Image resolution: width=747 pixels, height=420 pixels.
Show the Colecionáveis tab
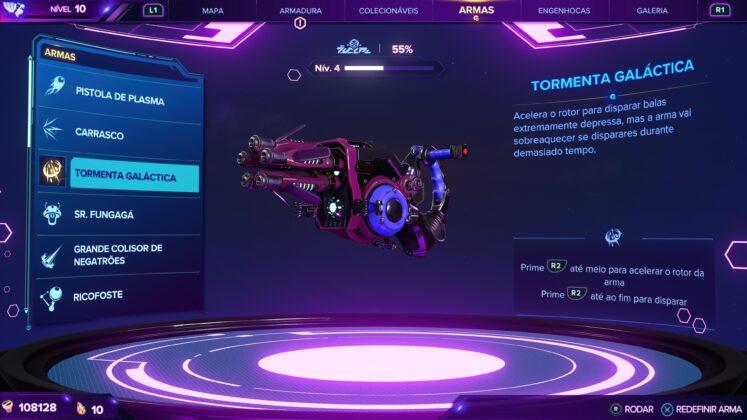[x=387, y=10]
